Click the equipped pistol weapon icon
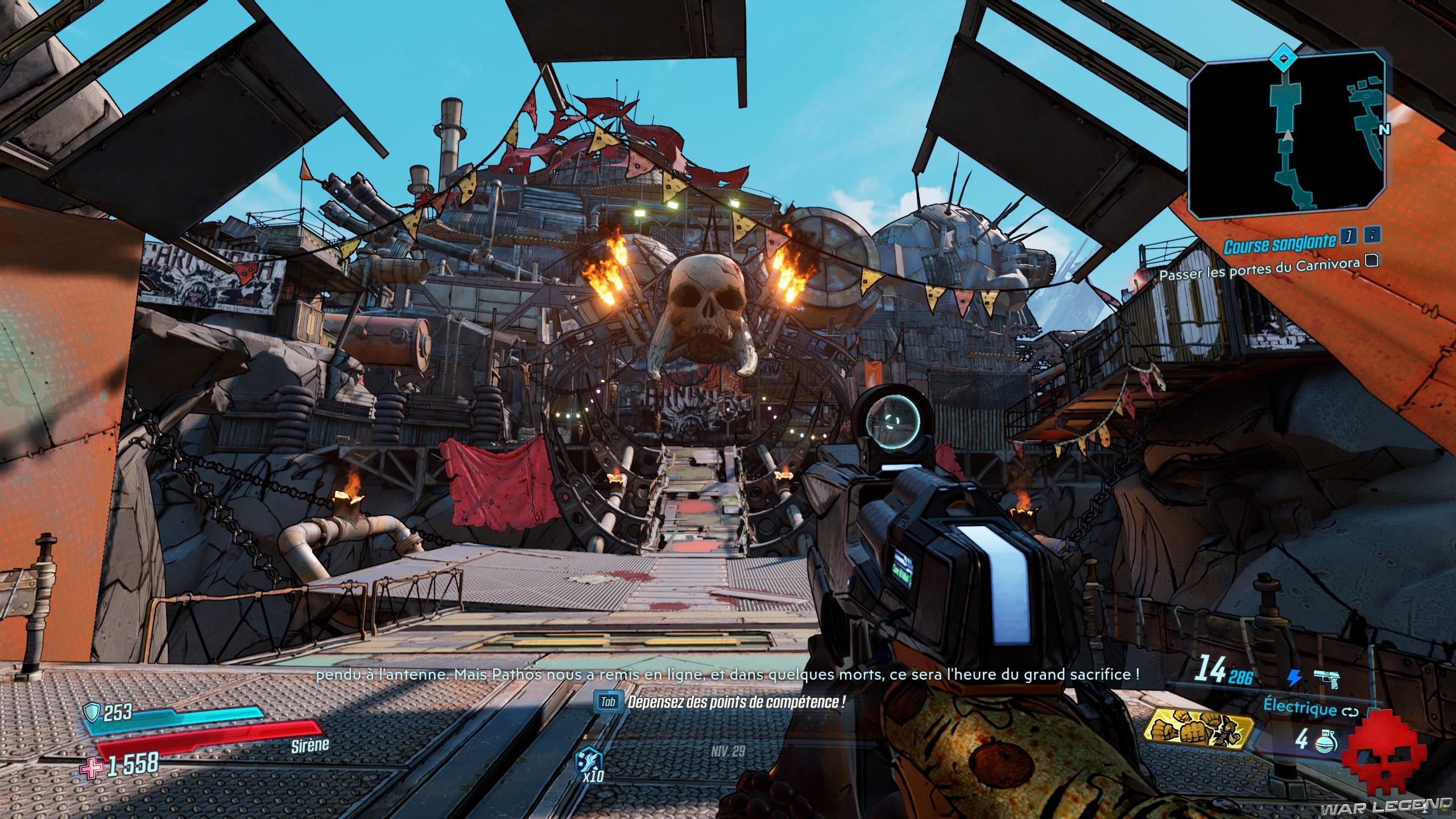The width and height of the screenshot is (1456, 819). (x=1326, y=677)
